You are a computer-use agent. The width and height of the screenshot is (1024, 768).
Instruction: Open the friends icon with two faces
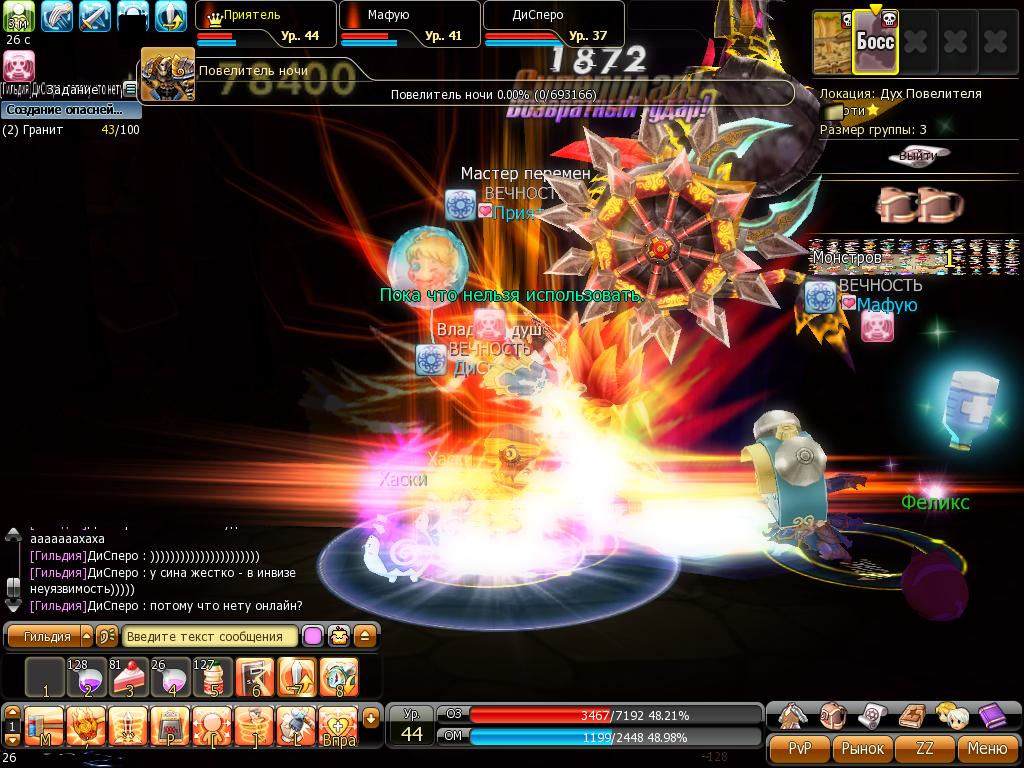pos(951,716)
